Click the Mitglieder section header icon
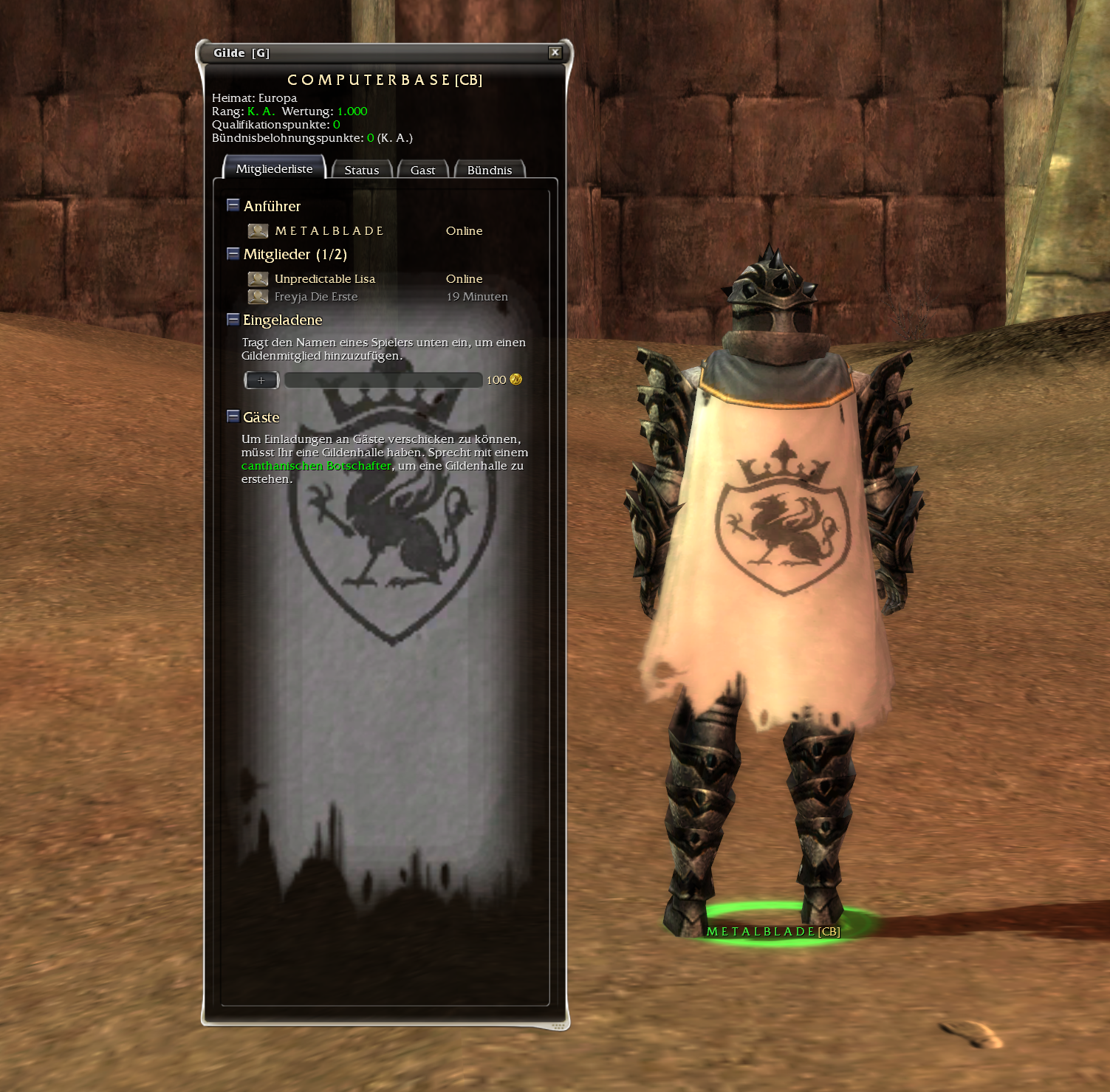The image size is (1110, 1092). point(232,253)
